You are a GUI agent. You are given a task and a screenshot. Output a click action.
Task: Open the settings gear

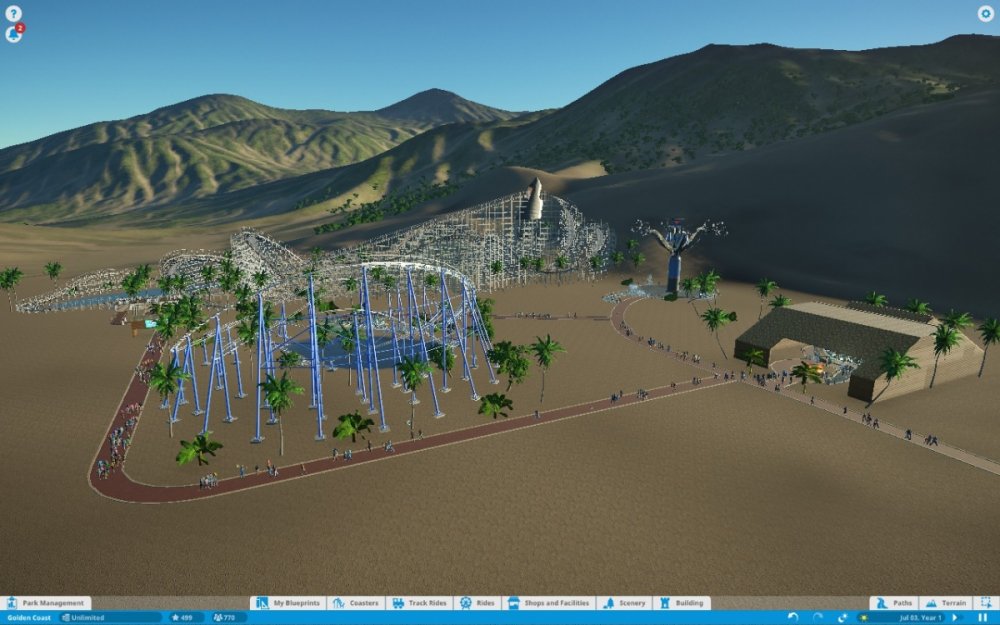pos(985,14)
